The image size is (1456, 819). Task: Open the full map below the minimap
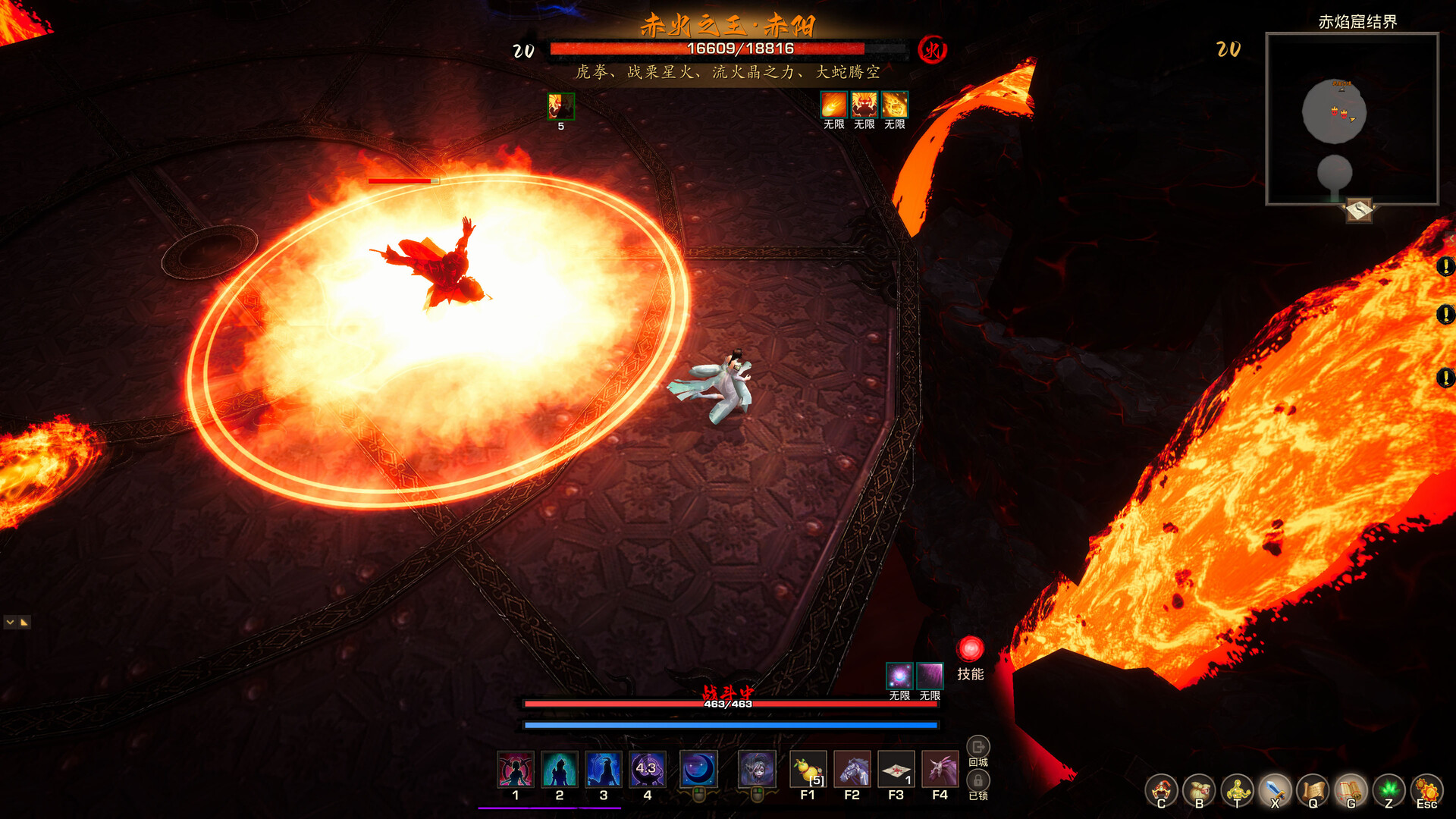click(x=1359, y=209)
